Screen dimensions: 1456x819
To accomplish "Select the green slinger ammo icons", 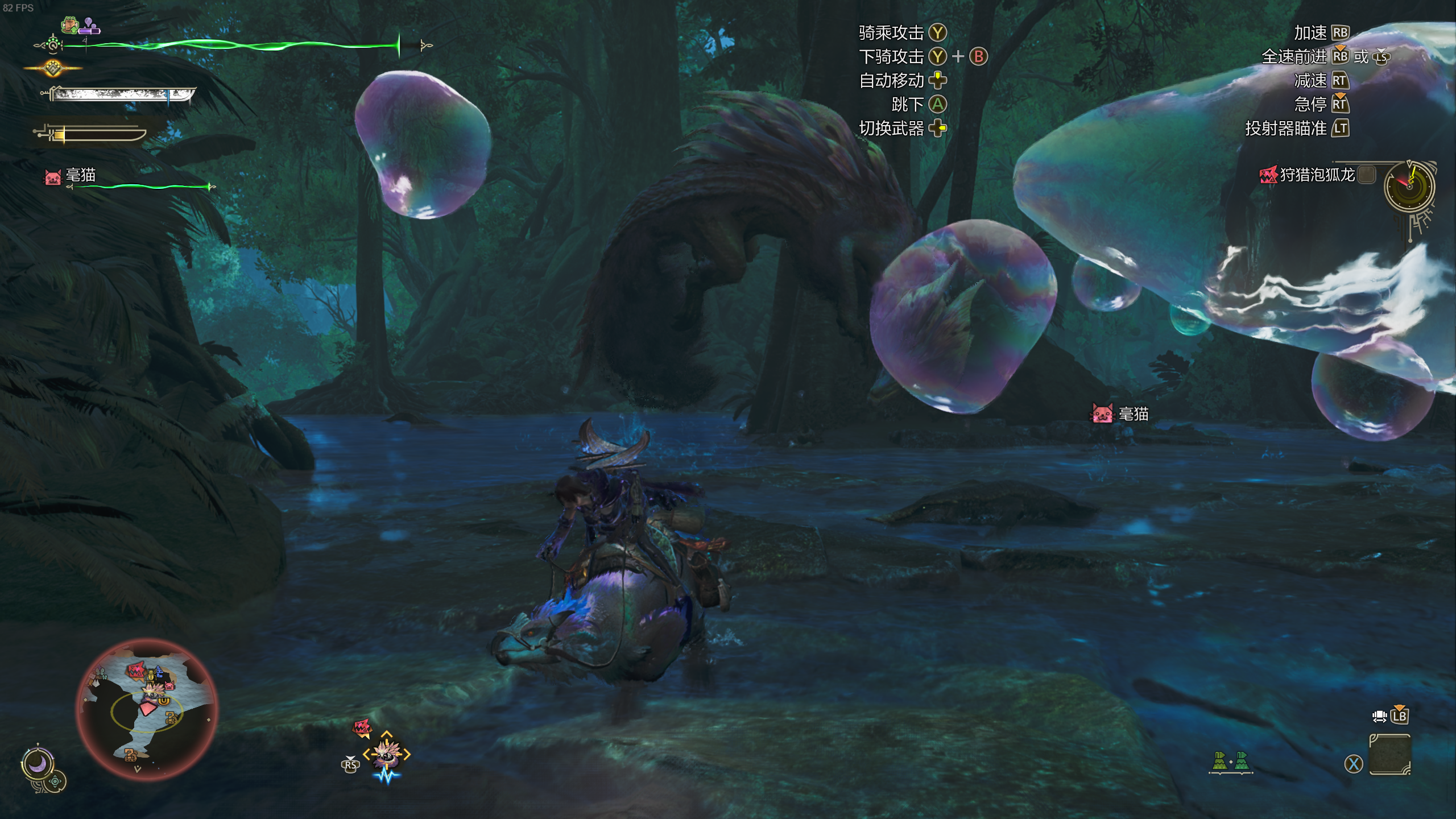I will click(1230, 762).
